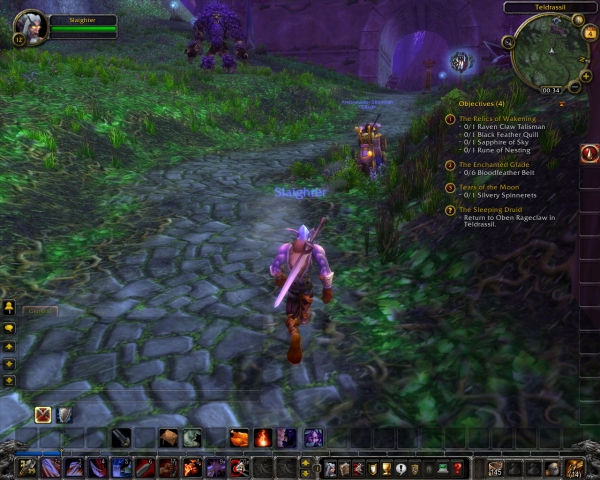Open the Teldrassil minimap
Screen dimensions: 600x480
[x=548, y=50]
